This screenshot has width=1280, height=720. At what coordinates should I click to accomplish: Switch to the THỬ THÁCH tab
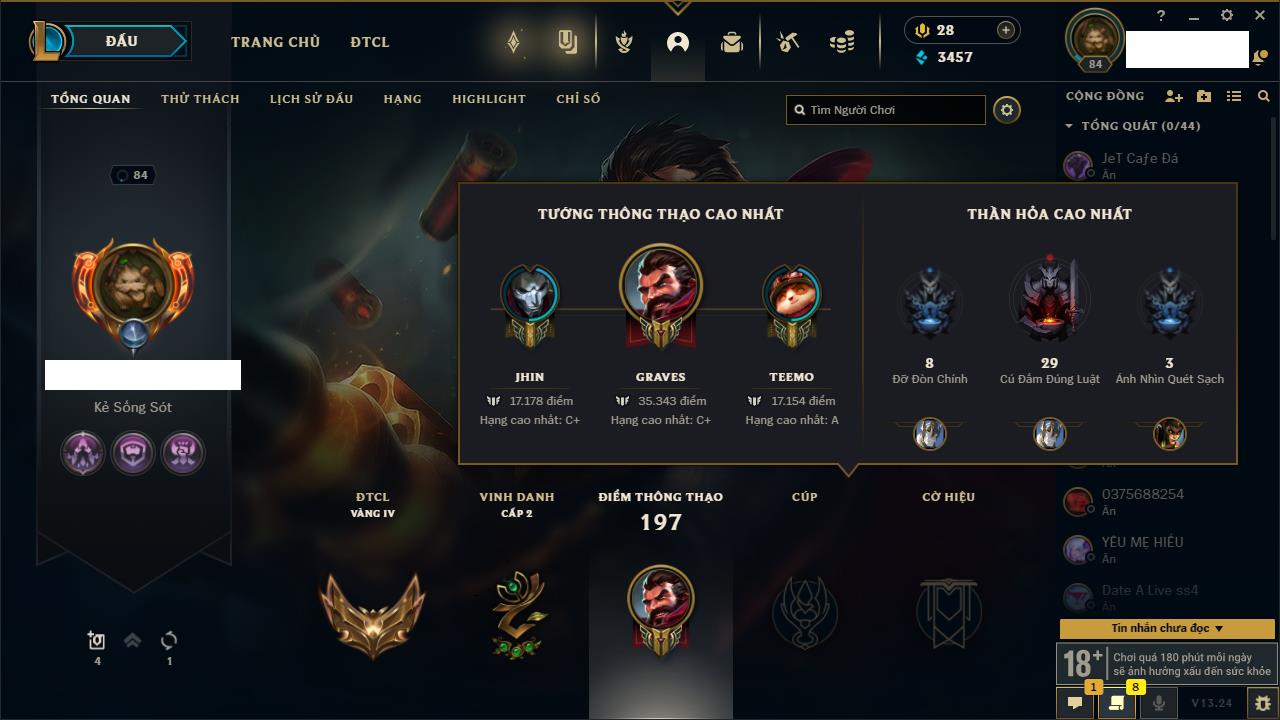click(200, 99)
